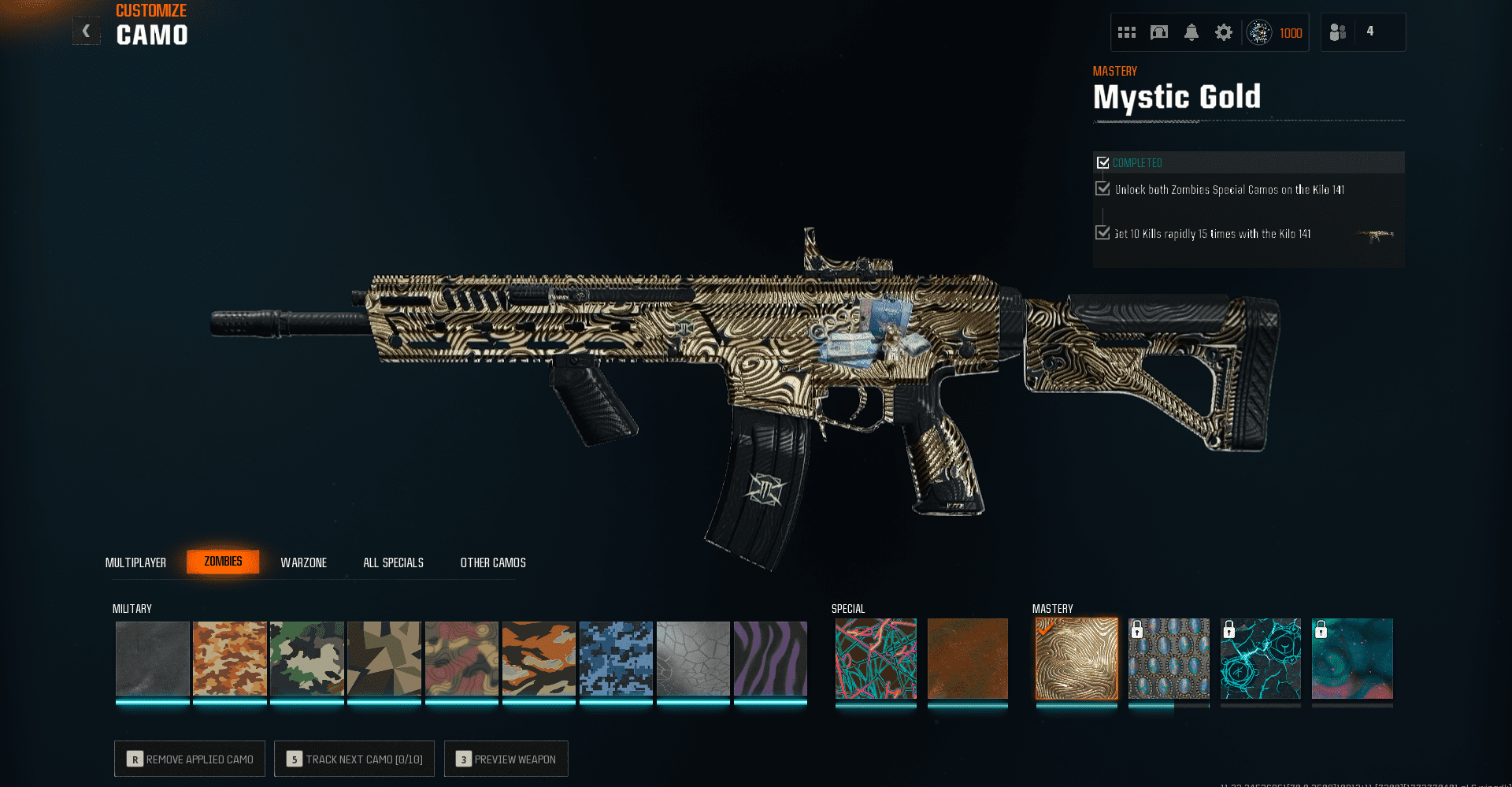
Task: Click Remove Applied Camo button
Action: [x=190, y=759]
